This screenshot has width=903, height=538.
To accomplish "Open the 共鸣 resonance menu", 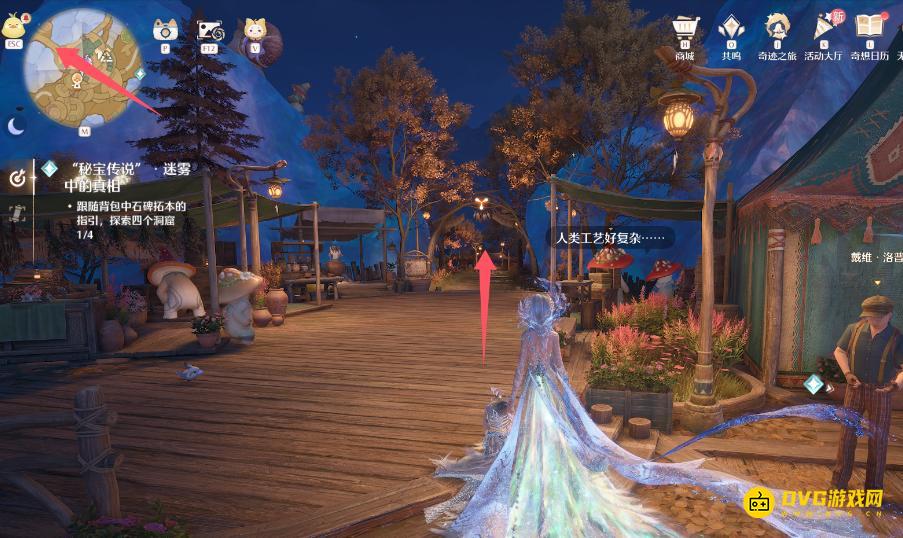I will (x=731, y=29).
